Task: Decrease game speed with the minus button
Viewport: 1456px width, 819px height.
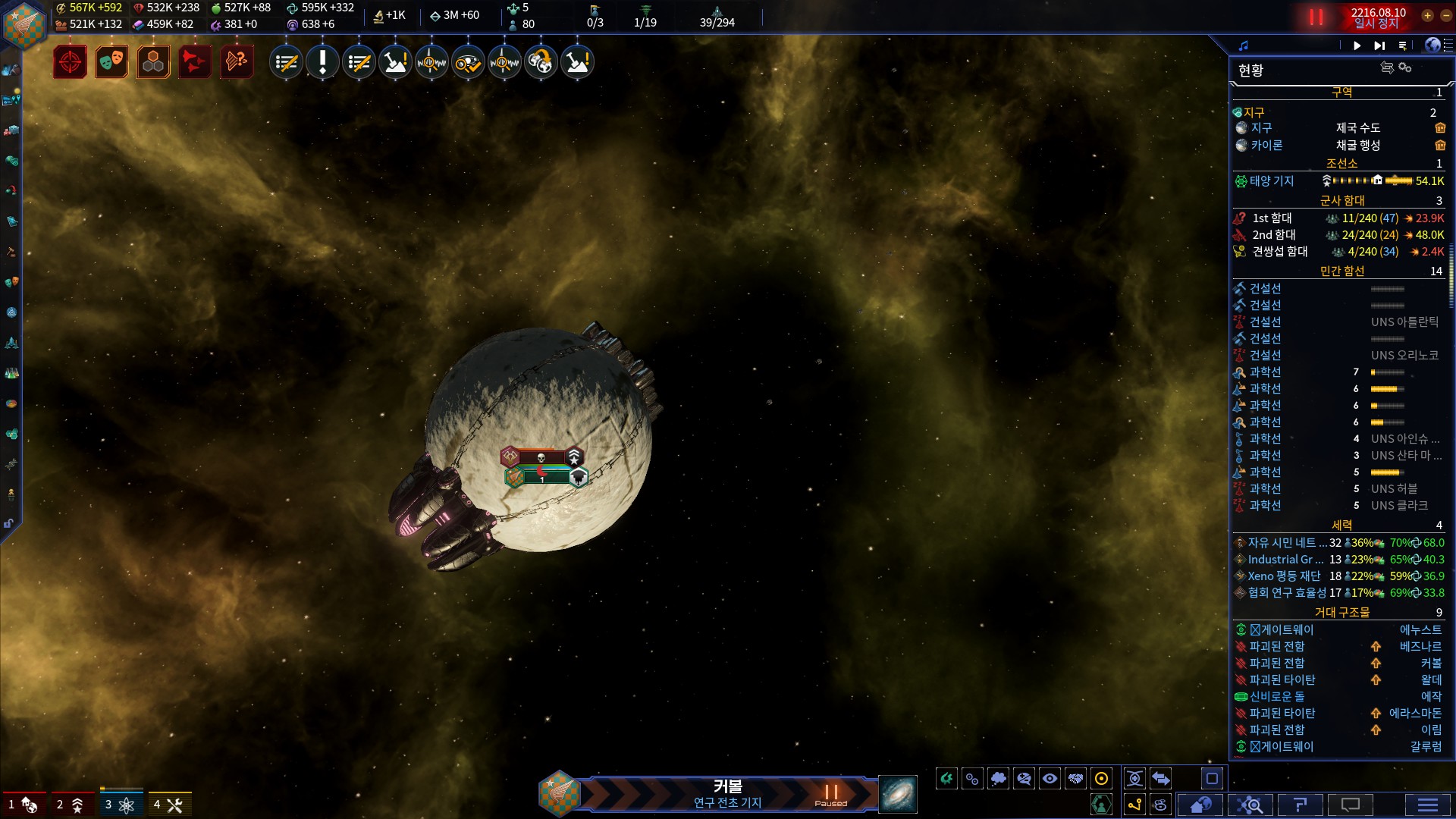Action: (x=1443, y=15)
